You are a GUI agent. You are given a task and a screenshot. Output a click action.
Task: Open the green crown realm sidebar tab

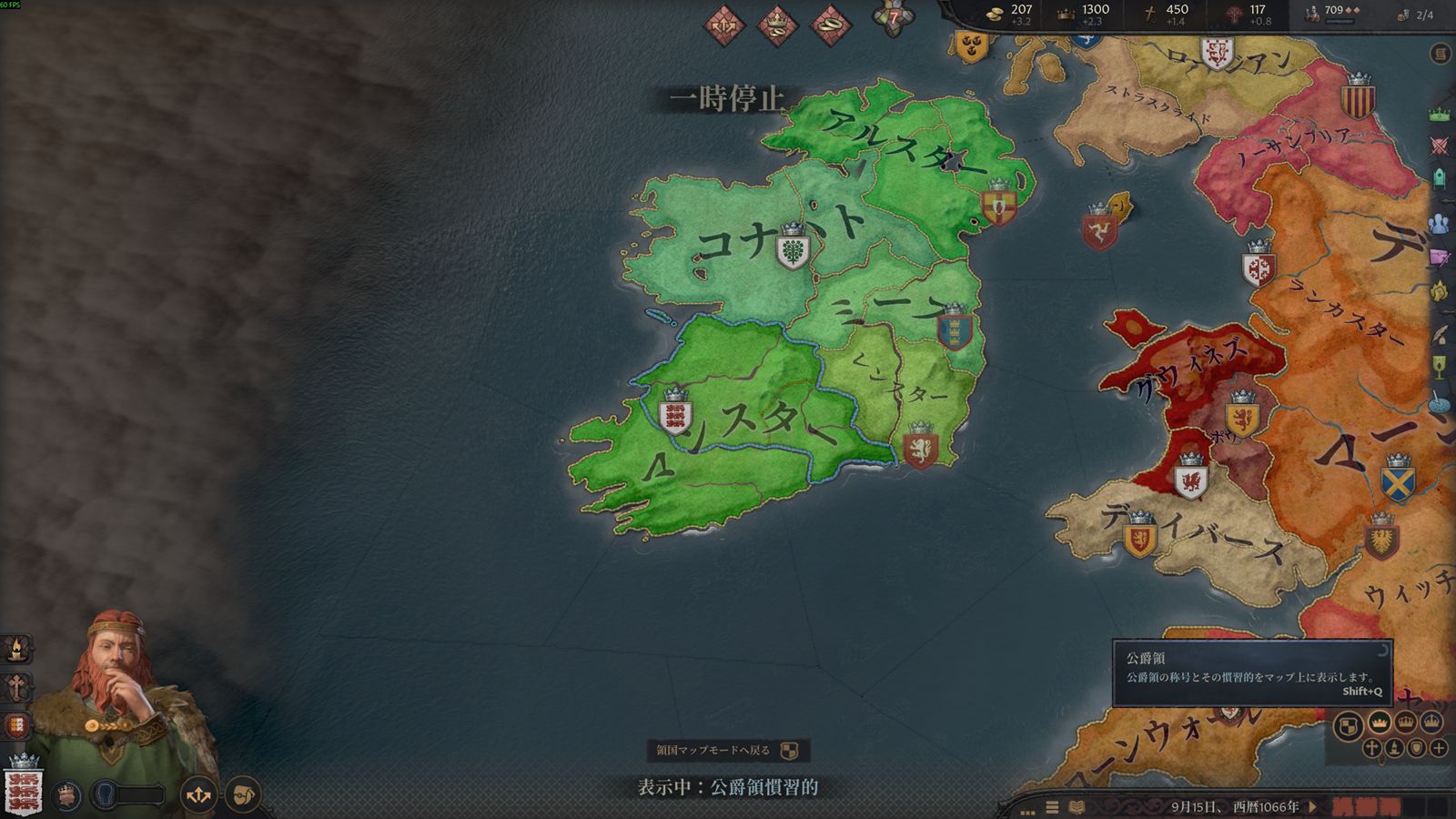click(x=1440, y=115)
